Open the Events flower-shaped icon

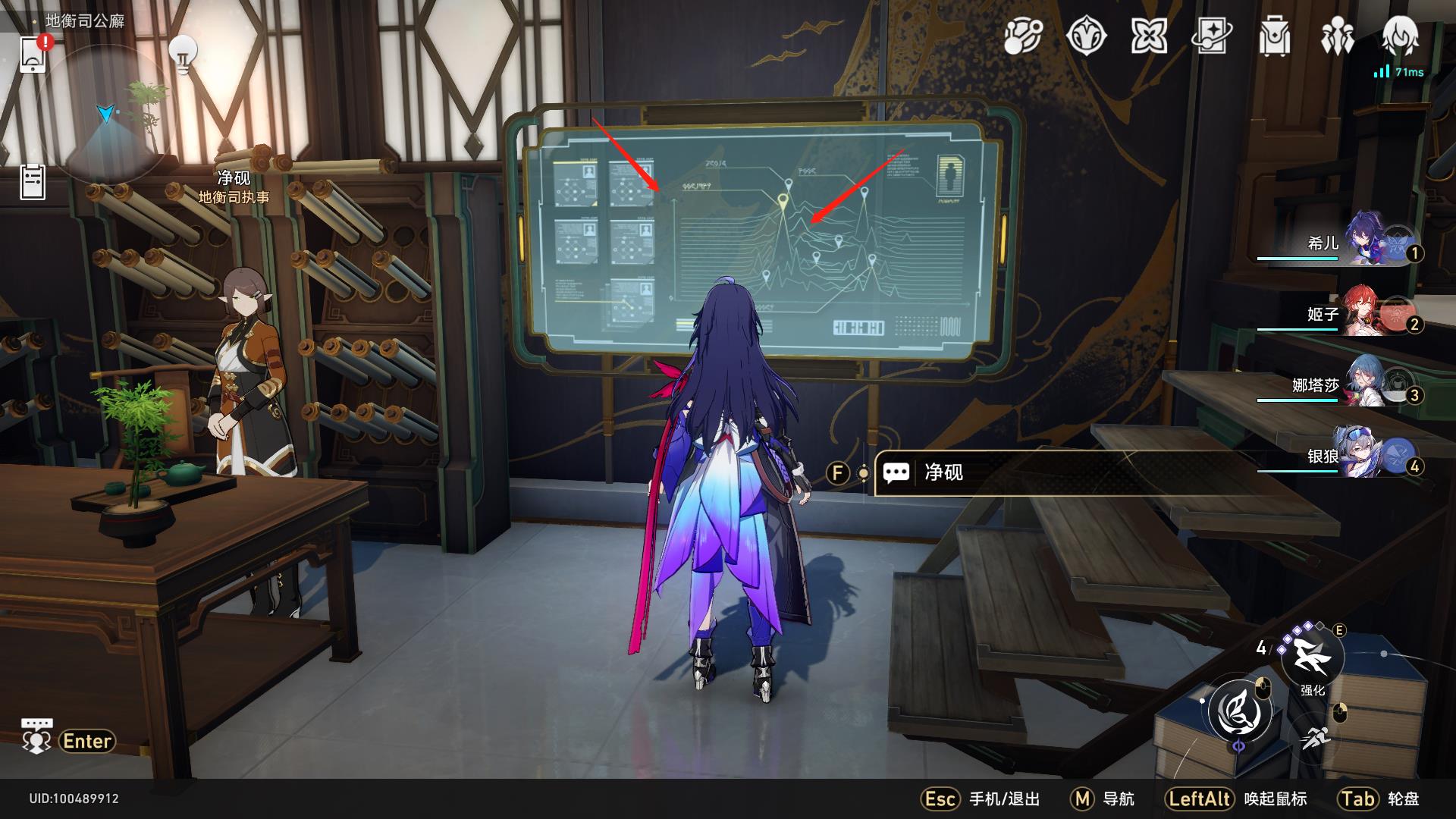(1150, 36)
